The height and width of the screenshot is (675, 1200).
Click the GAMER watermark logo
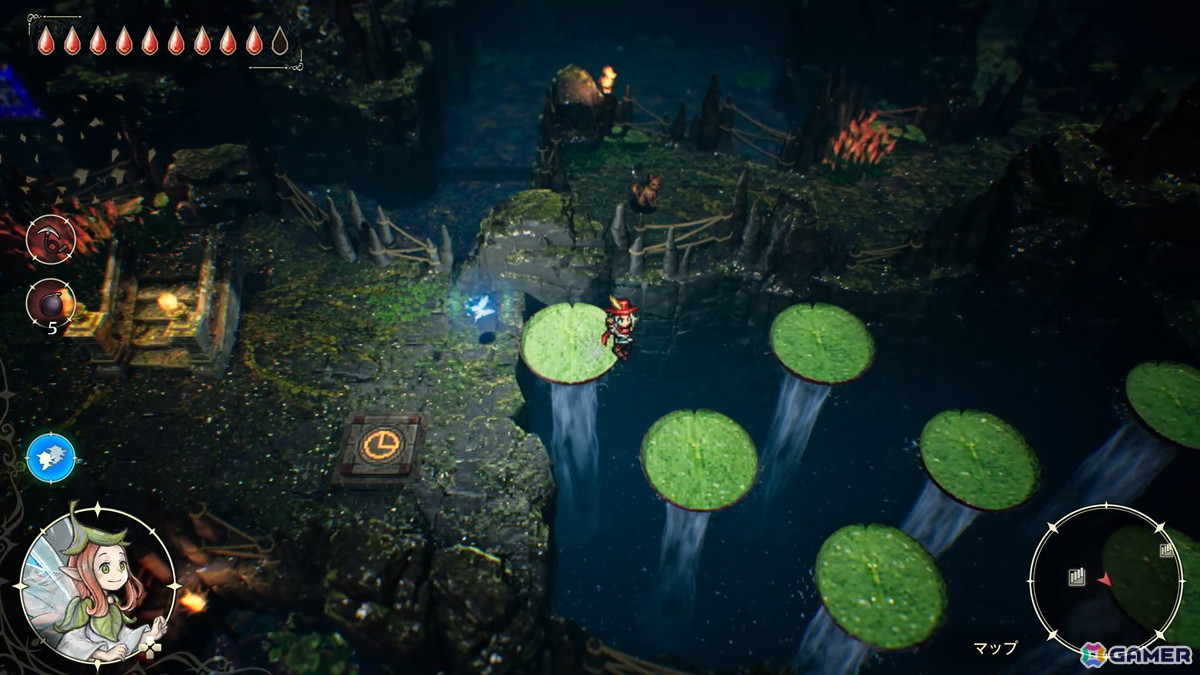tap(1135, 655)
